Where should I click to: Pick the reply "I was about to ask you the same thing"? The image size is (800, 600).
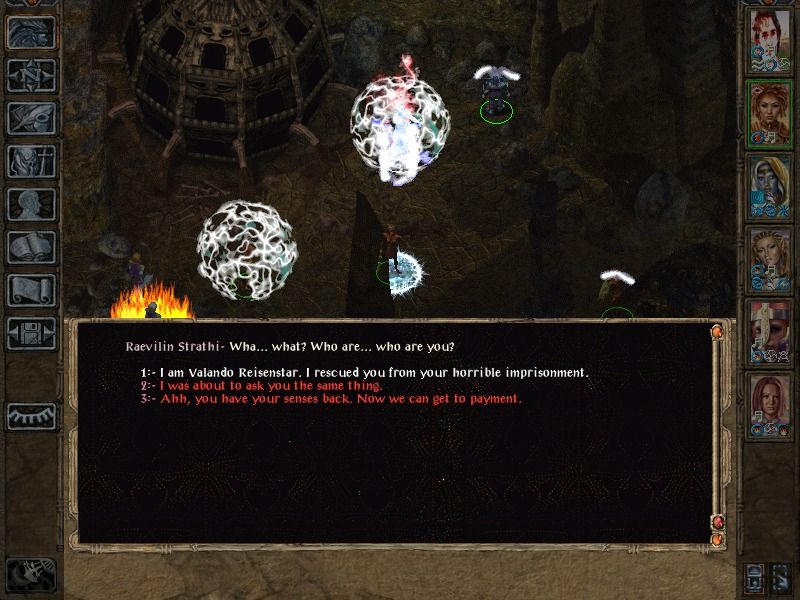pyautogui.click(x=262, y=386)
